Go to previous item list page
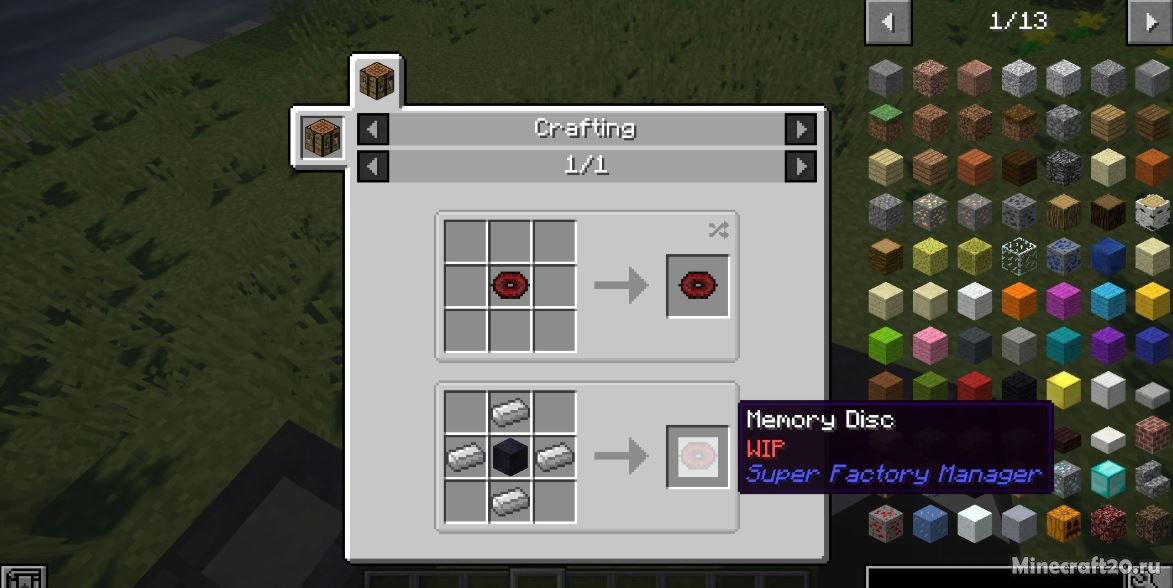 click(x=888, y=22)
